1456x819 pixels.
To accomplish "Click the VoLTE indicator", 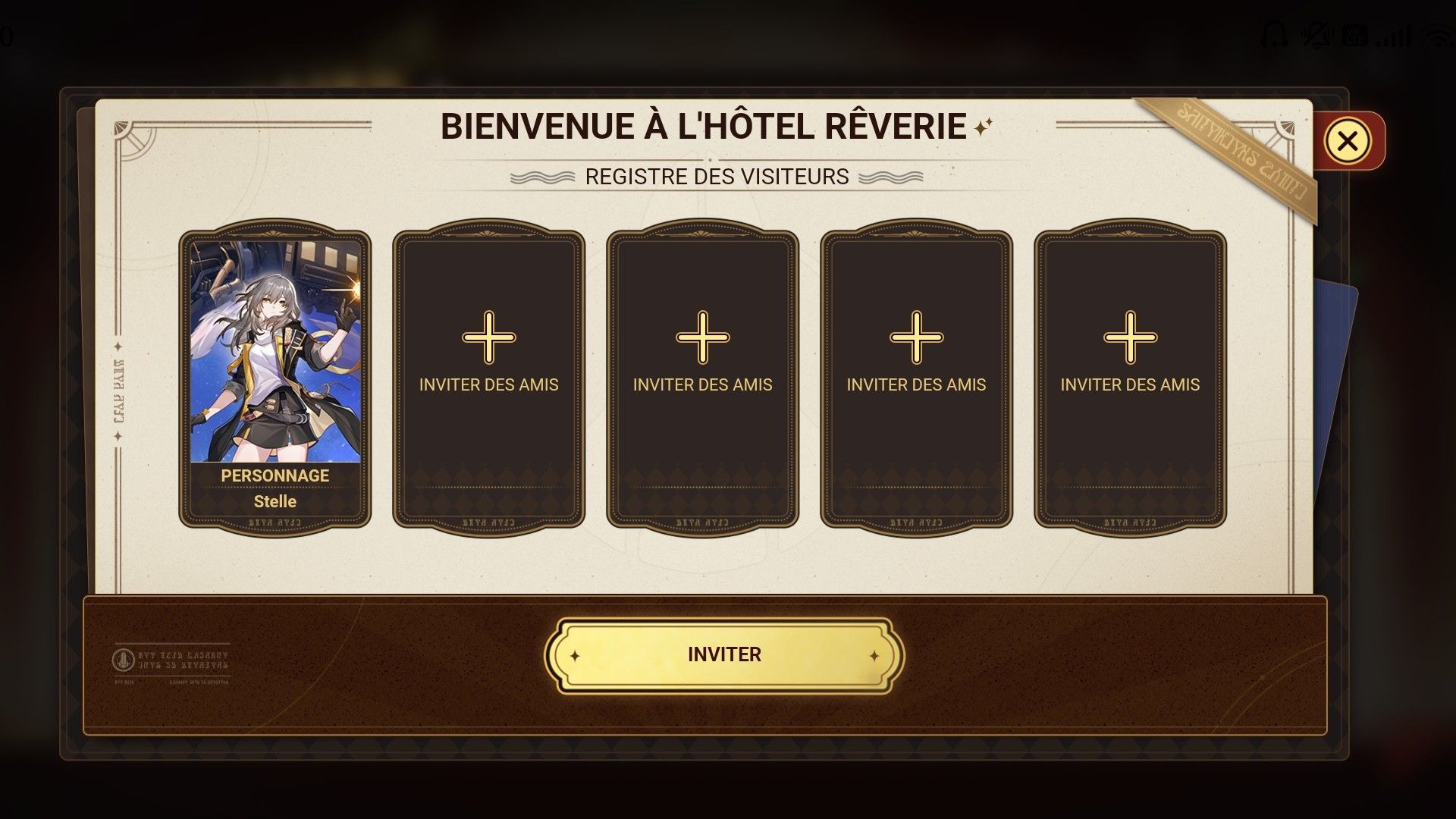I will click(x=1355, y=34).
